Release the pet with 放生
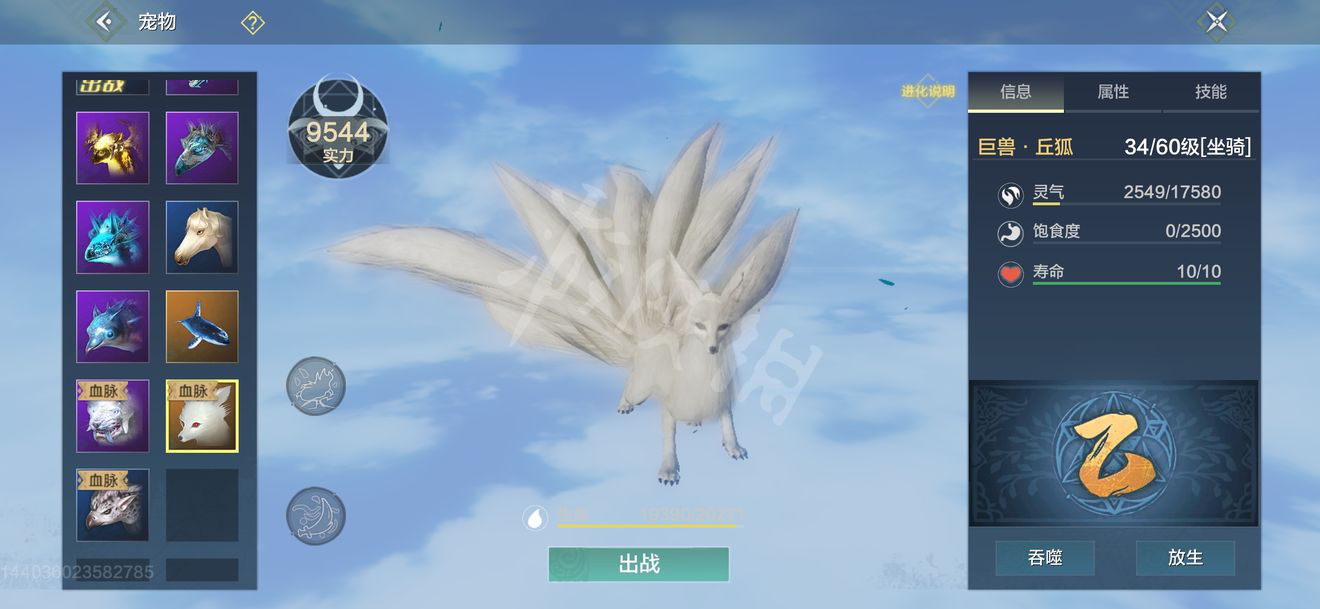 click(1185, 558)
